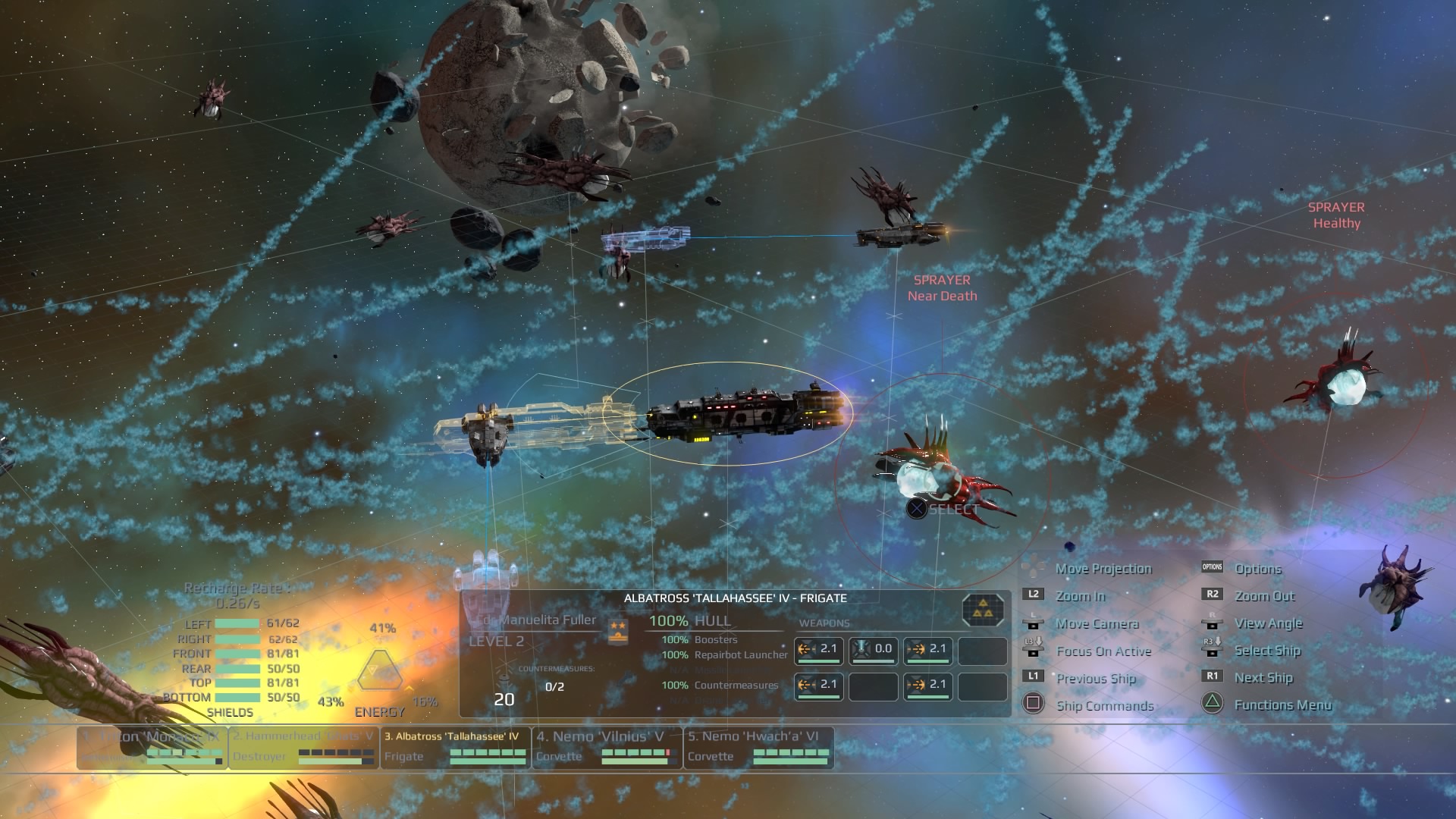Image resolution: width=1456 pixels, height=819 pixels.
Task: Switch to Nemo 'Hwach'a' VI Corvette
Action: click(x=758, y=747)
